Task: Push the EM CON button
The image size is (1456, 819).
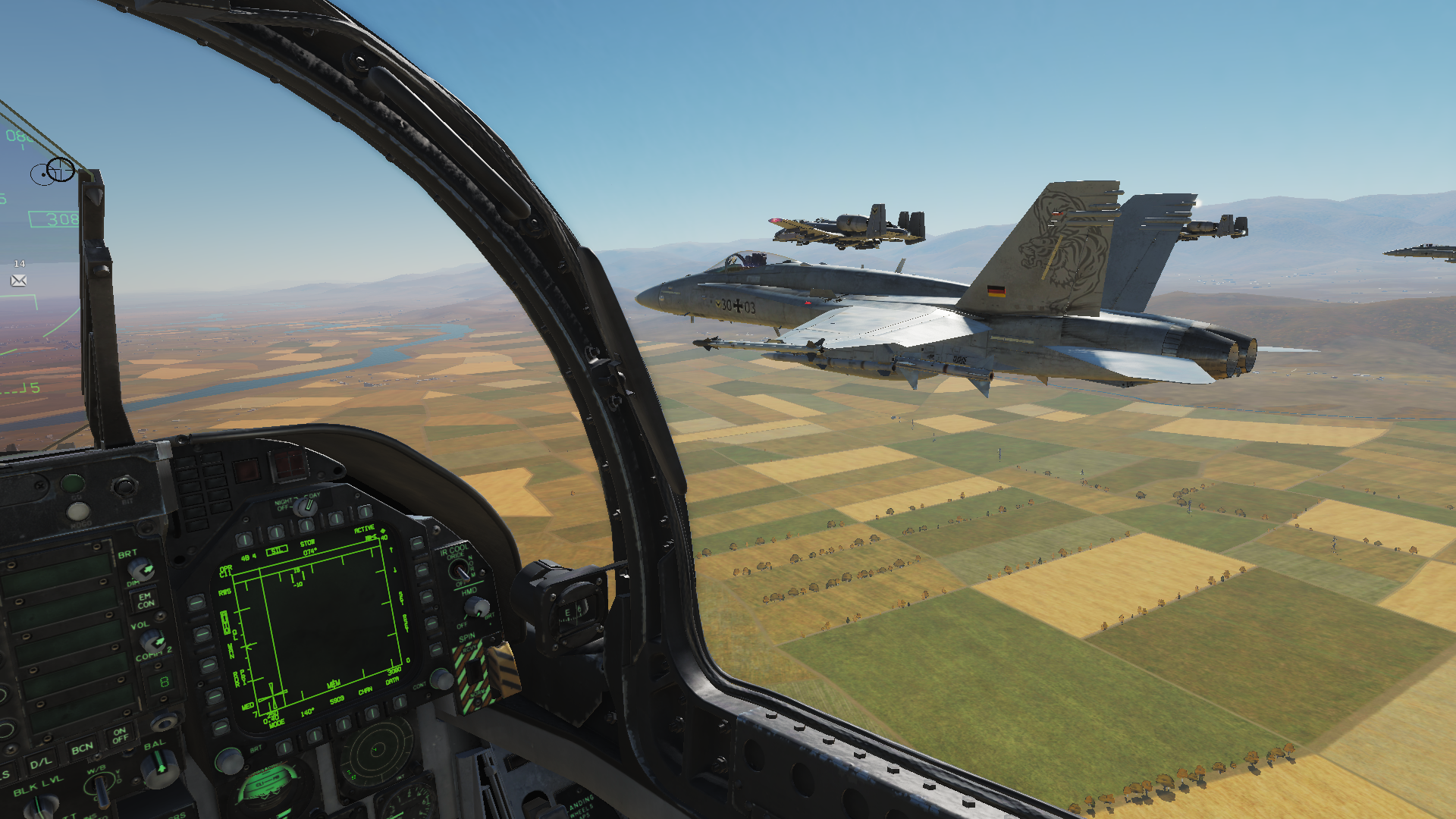Action: pos(145,601)
